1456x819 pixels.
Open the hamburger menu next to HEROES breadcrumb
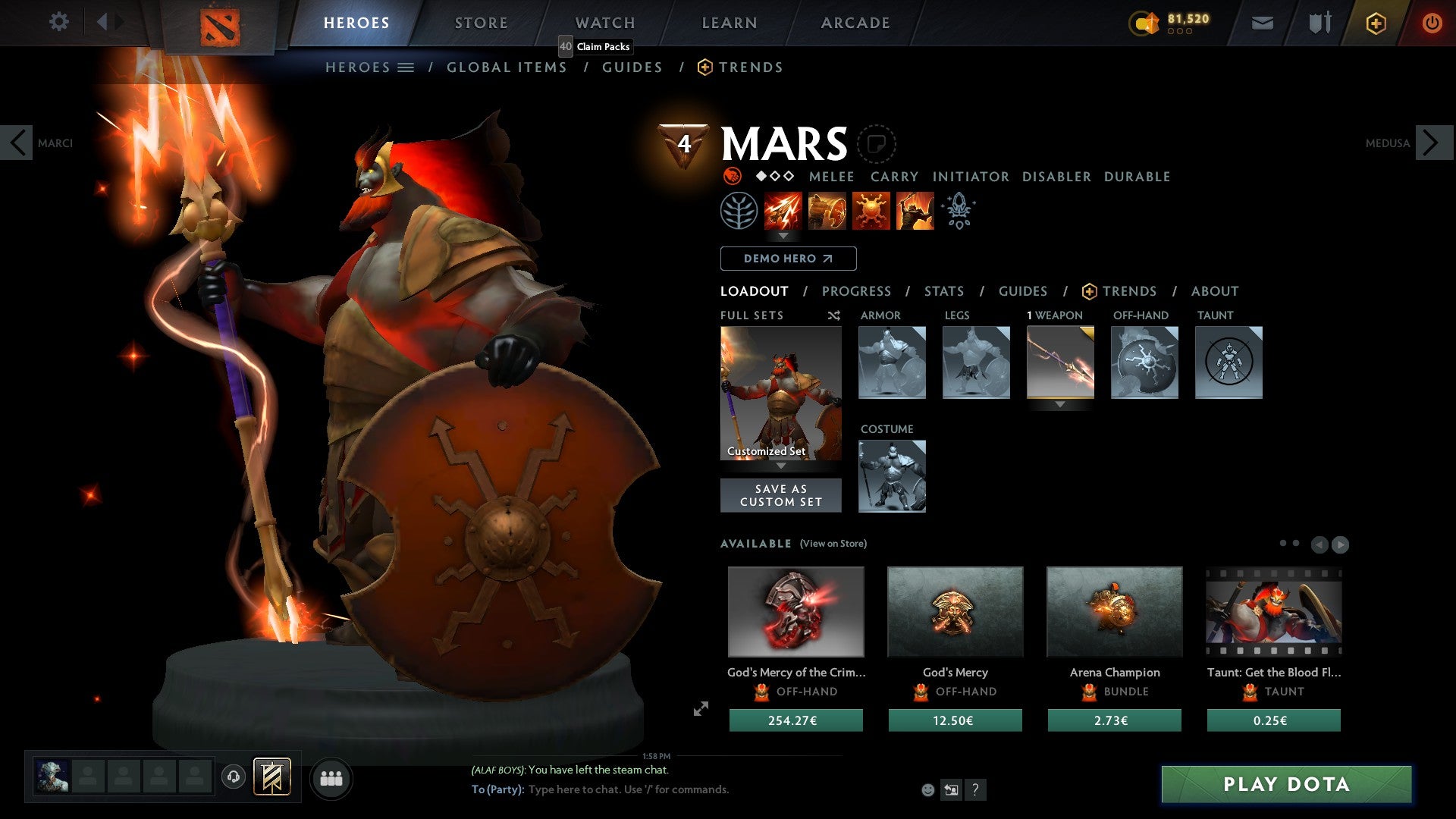407,67
